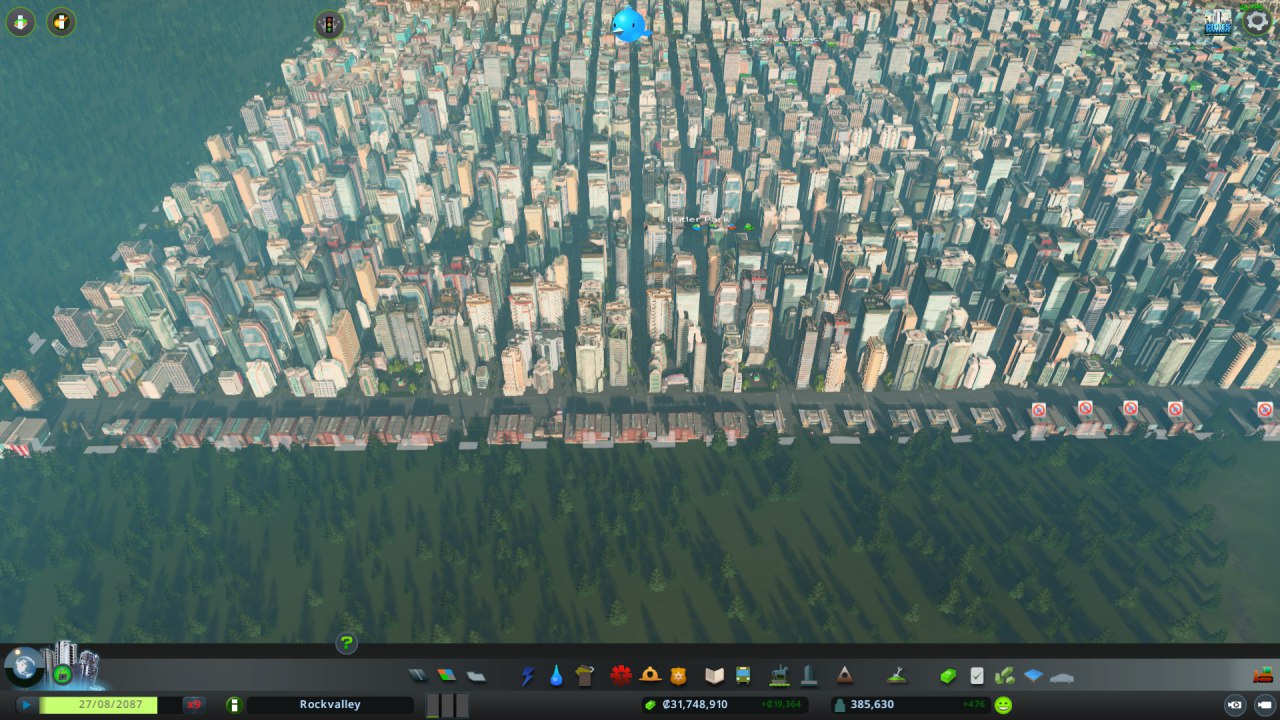Open the Education book menu

coord(714,676)
